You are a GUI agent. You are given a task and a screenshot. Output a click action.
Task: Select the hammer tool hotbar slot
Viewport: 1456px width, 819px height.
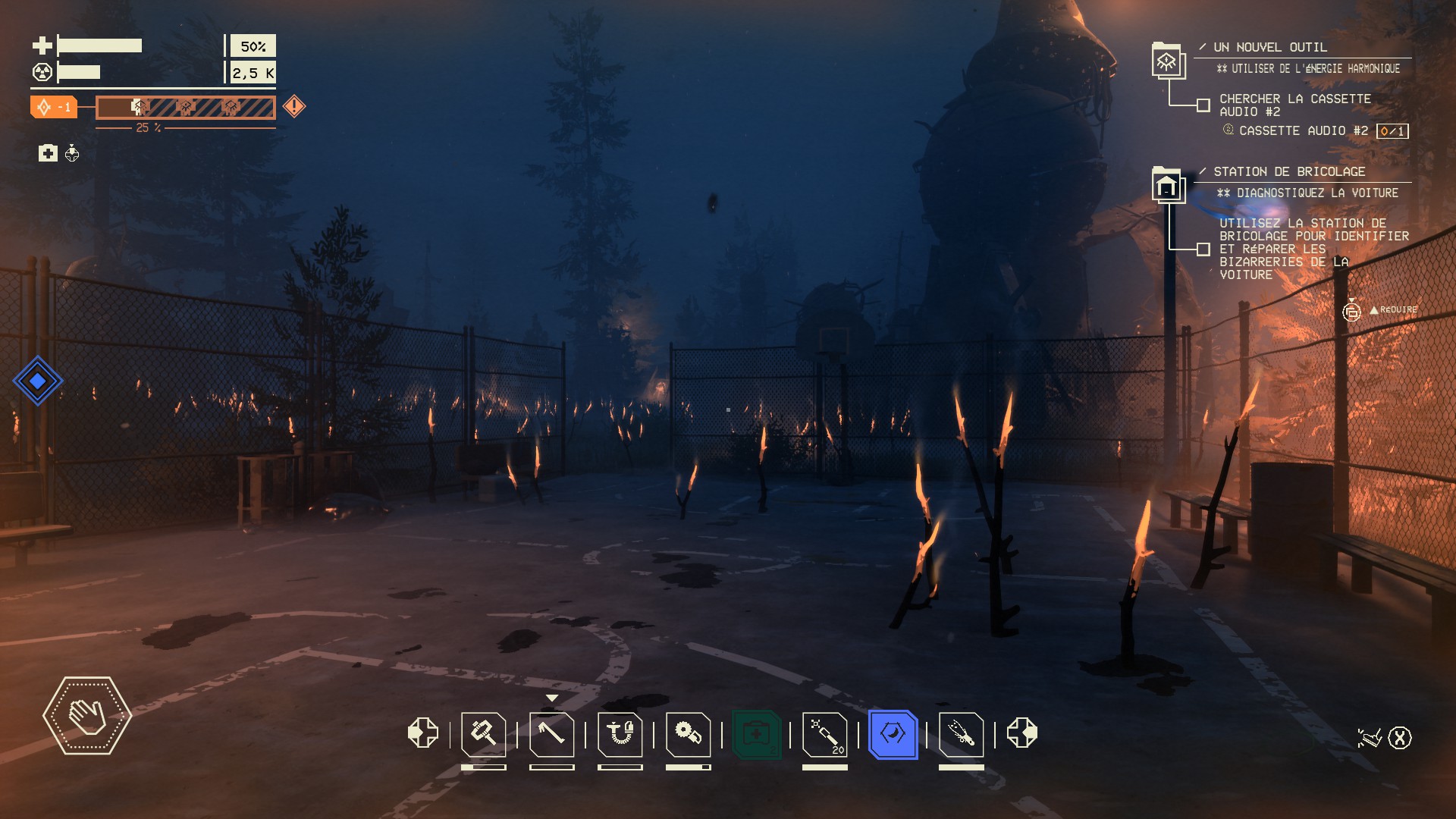tap(483, 734)
